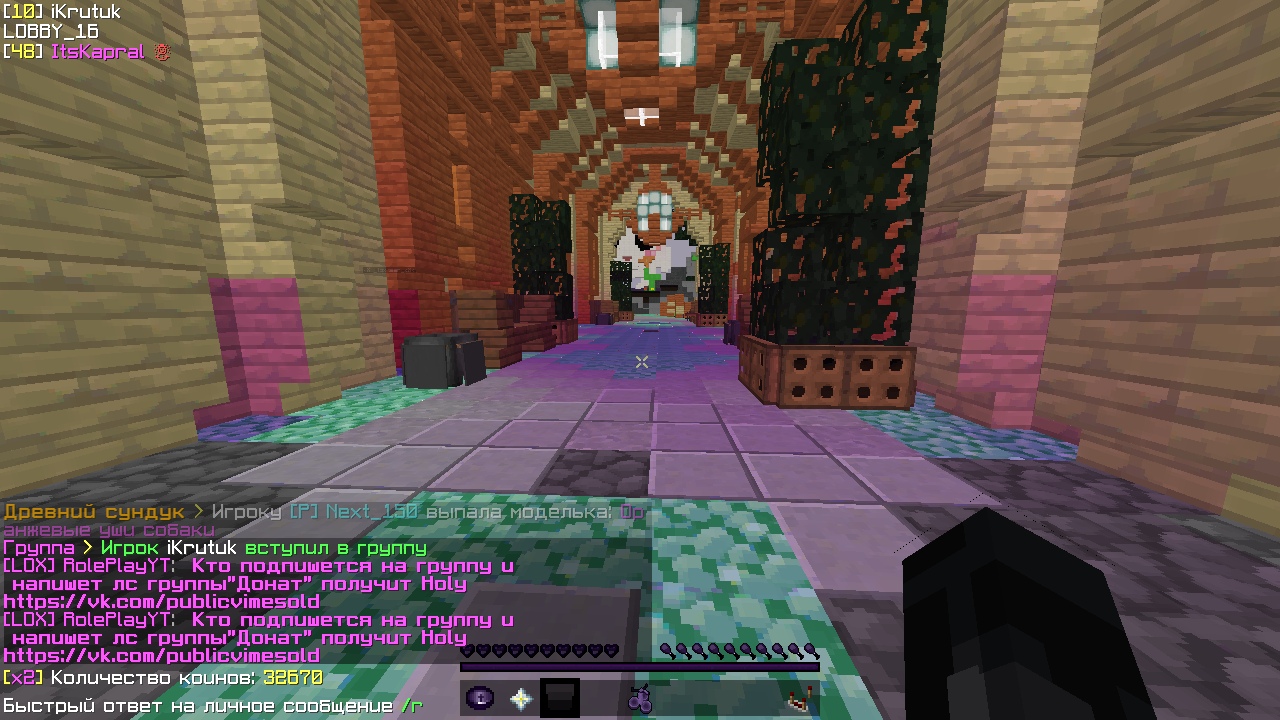Select the purple berries hotbar item
Screen dimensions: 1280x720
(x=640, y=698)
